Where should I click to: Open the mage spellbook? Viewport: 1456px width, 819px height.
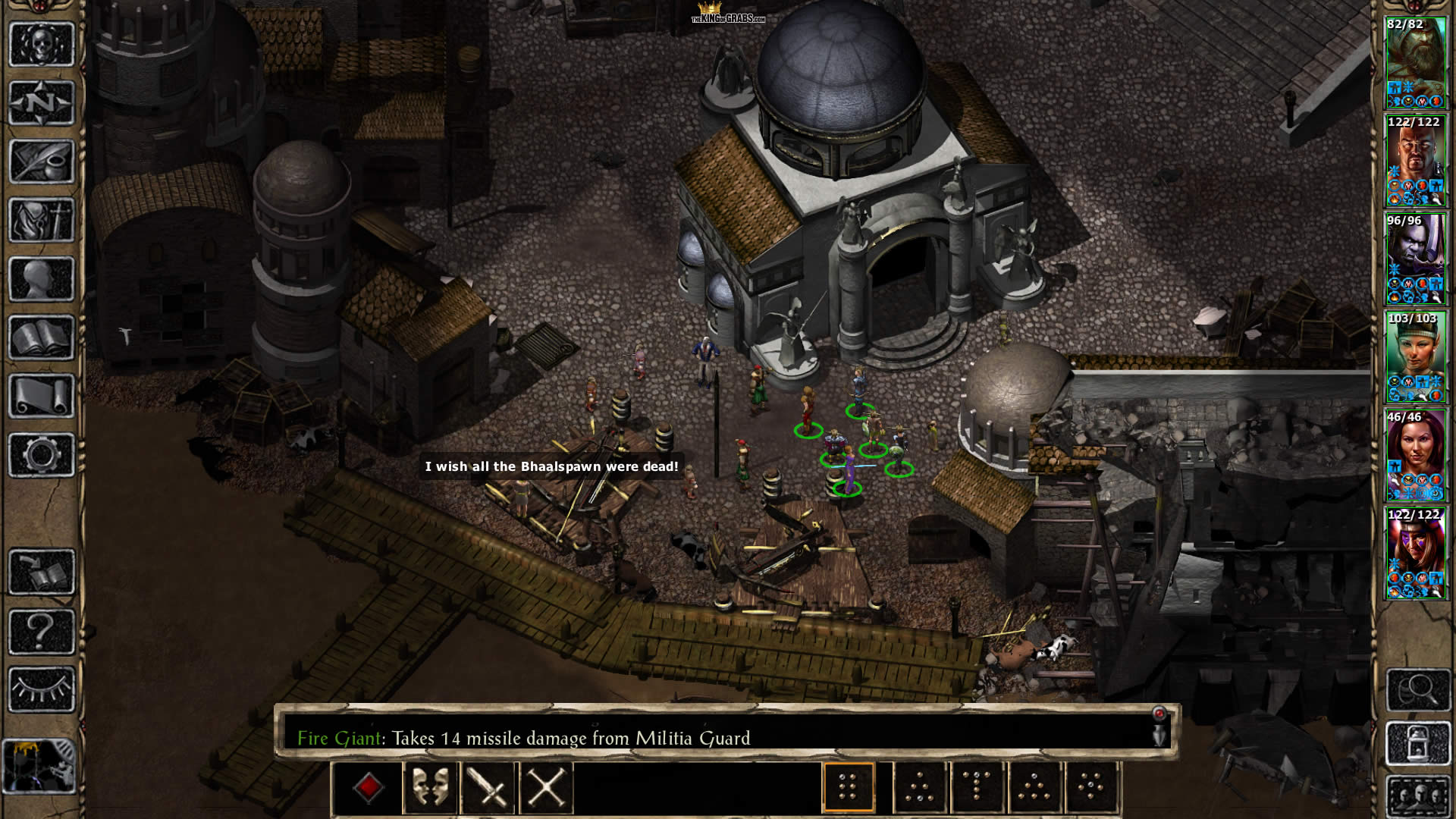[x=41, y=337]
